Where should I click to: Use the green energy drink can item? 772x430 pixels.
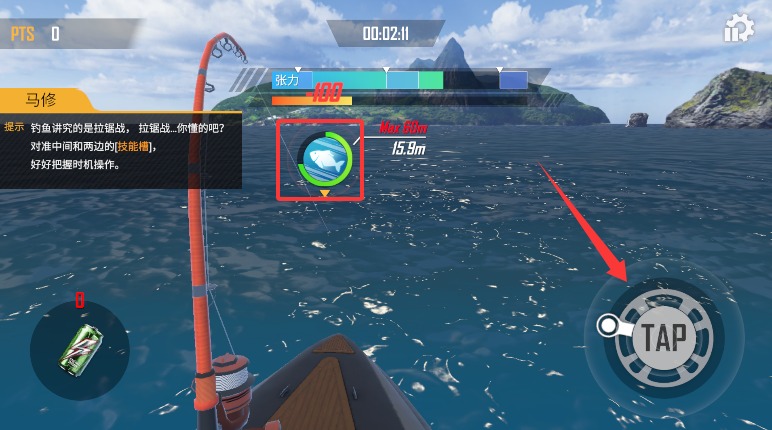[79, 349]
